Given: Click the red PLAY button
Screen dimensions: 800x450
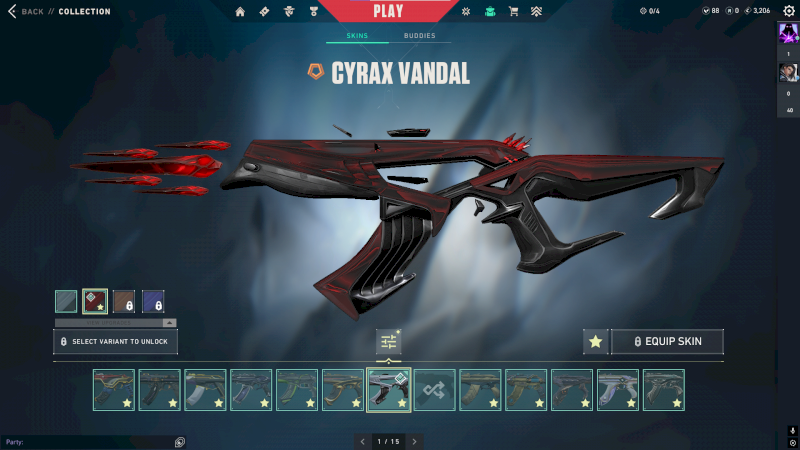Looking at the screenshot, I should click(x=388, y=11).
